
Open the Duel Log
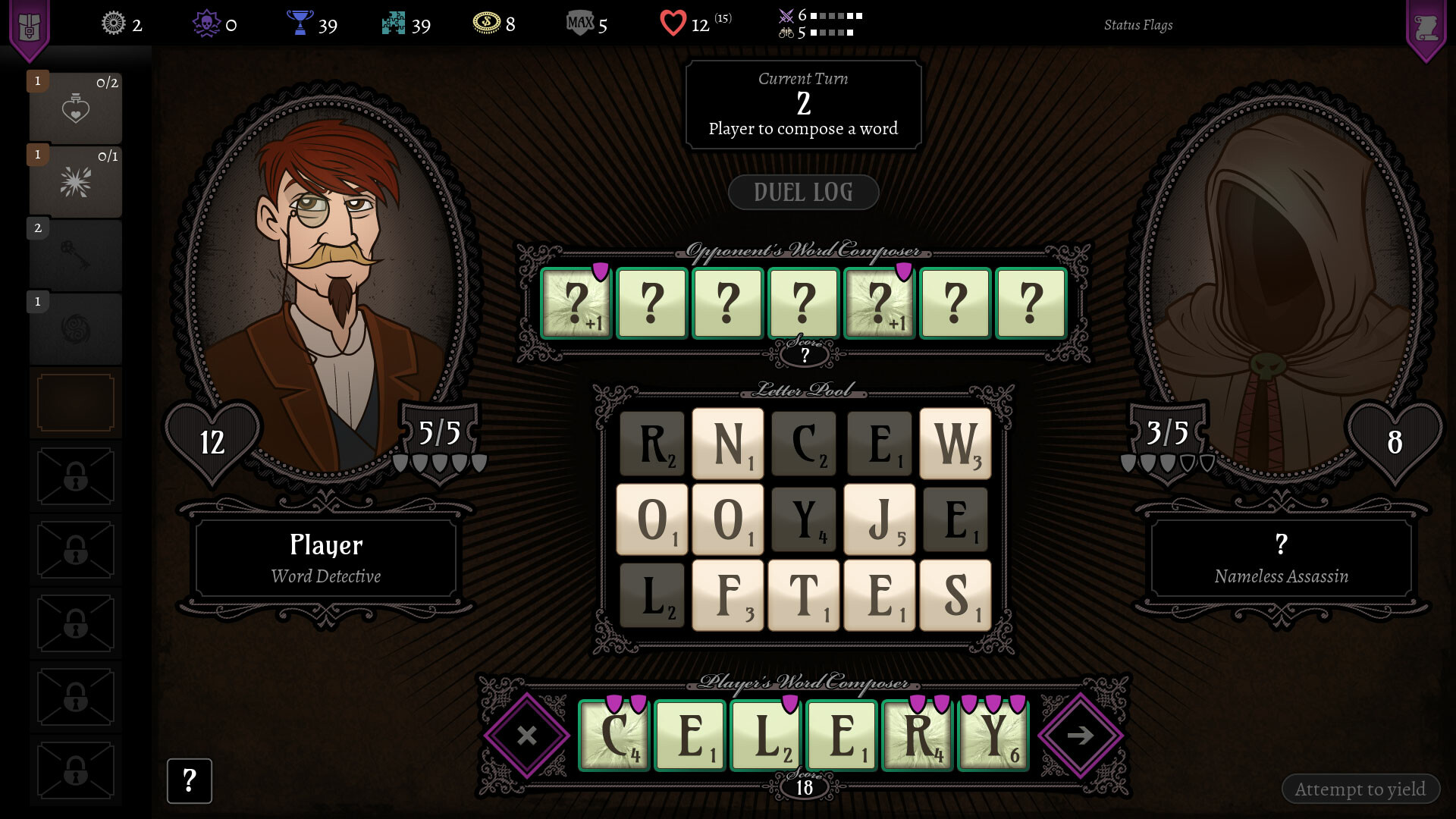803,192
